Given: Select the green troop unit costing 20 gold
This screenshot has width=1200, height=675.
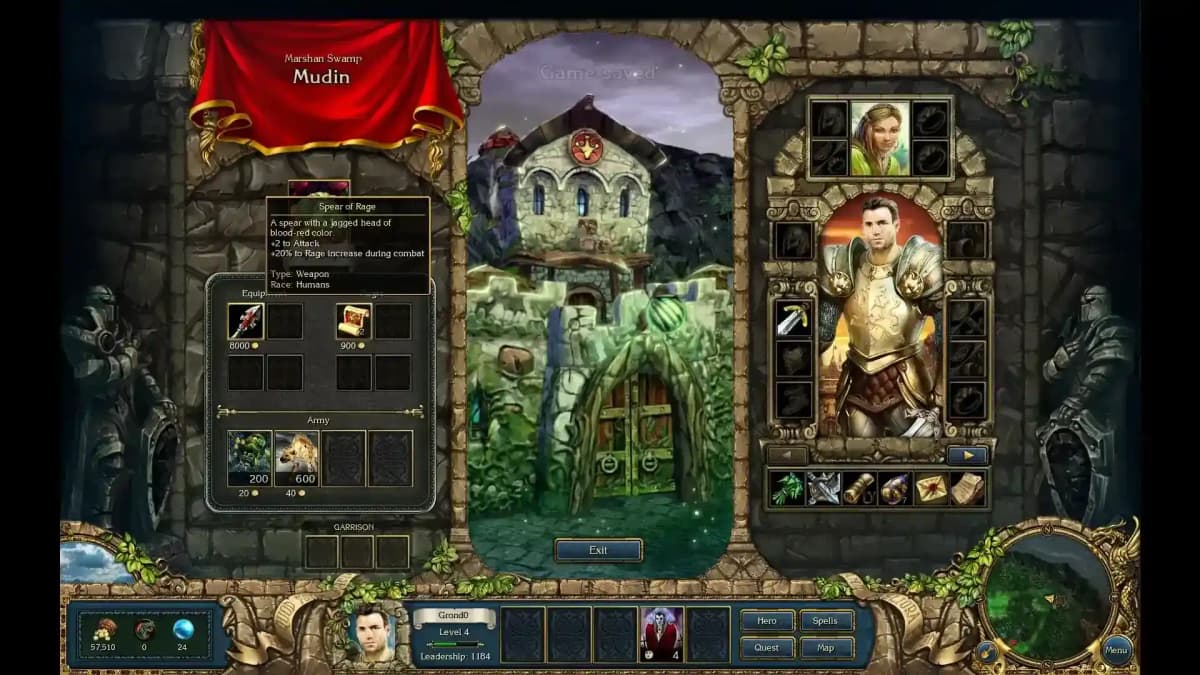Looking at the screenshot, I should coord(249,458).
